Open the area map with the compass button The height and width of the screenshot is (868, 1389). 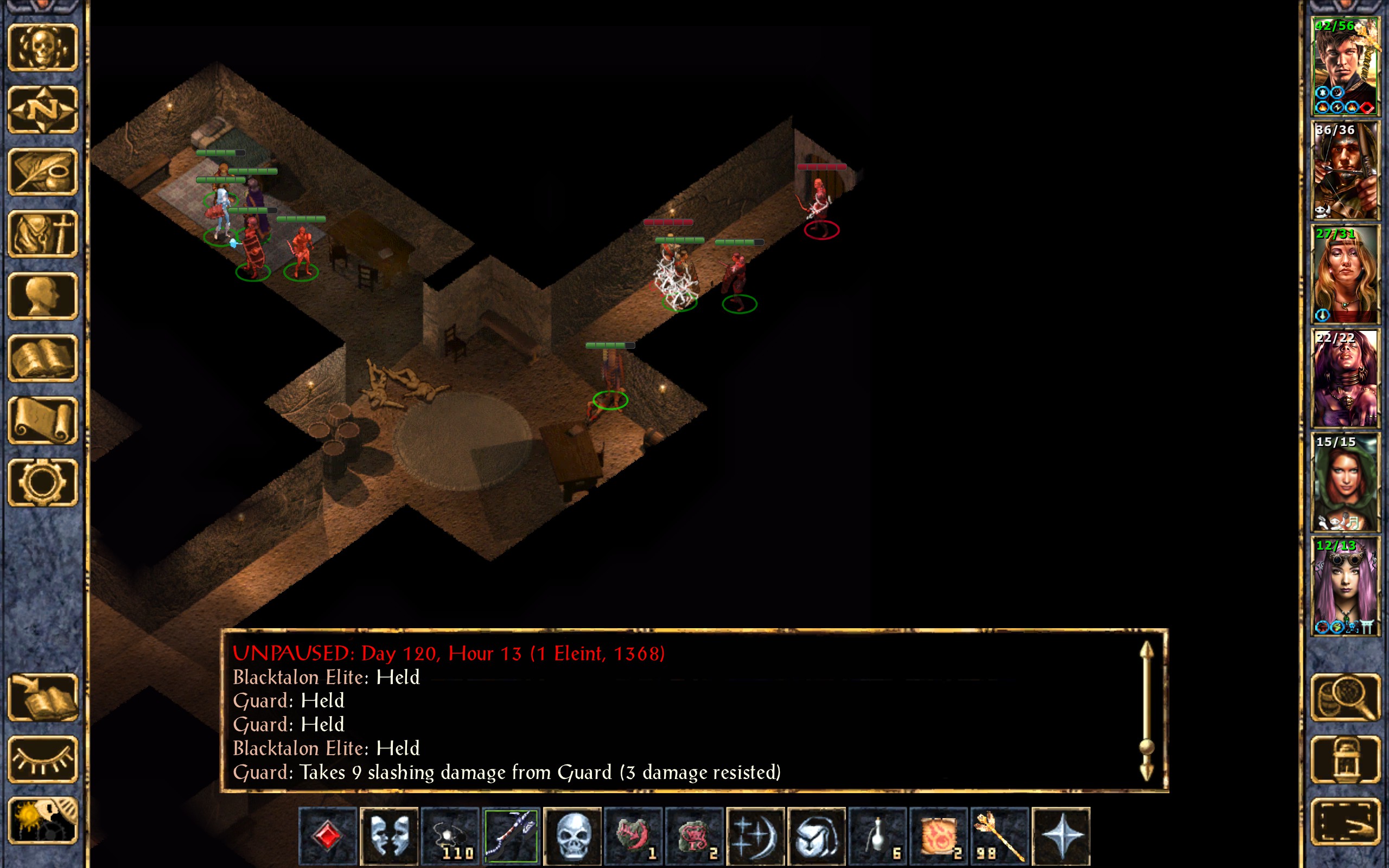coord(43,109)
